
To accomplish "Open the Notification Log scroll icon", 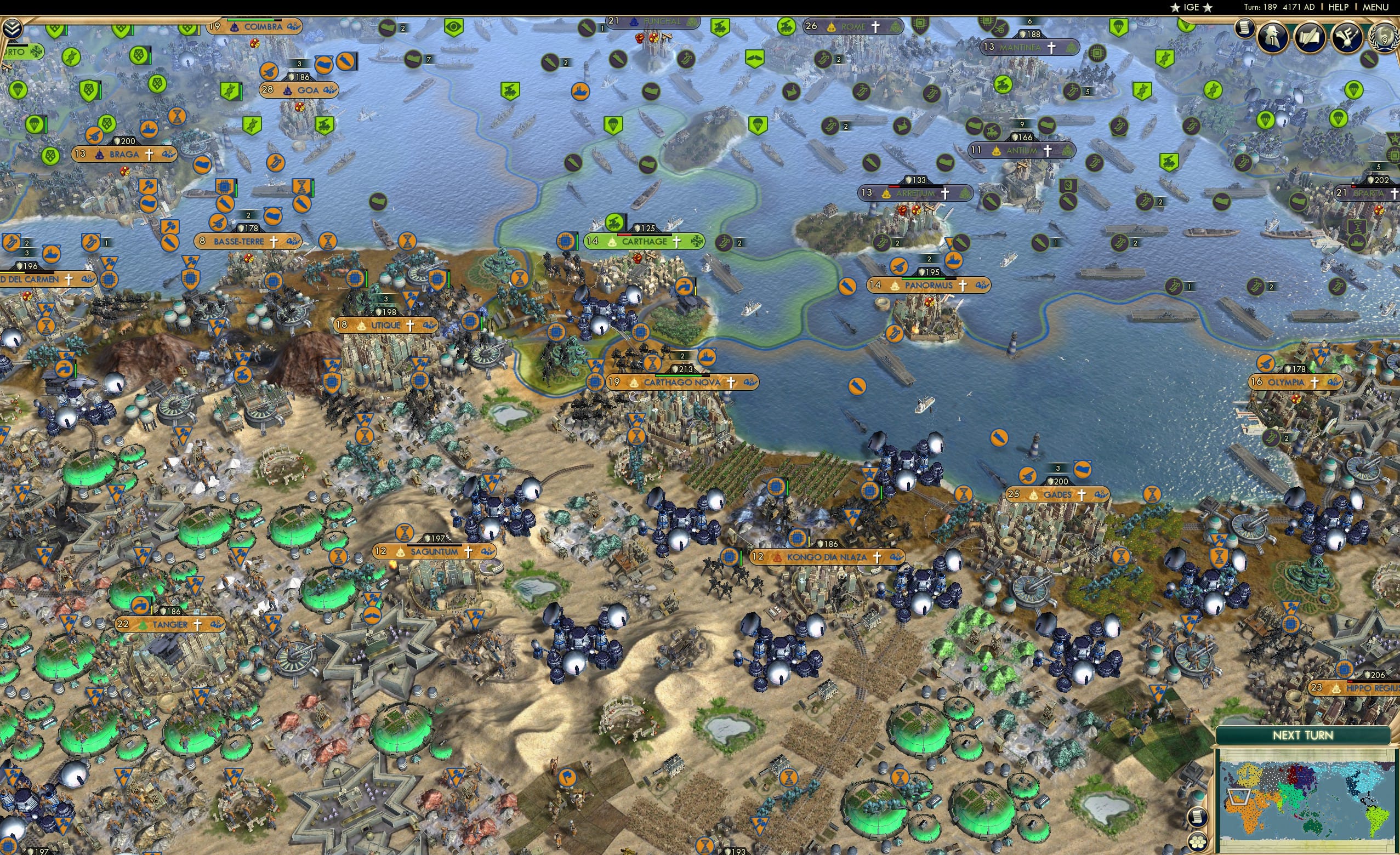I will (x=1244, y=27).
